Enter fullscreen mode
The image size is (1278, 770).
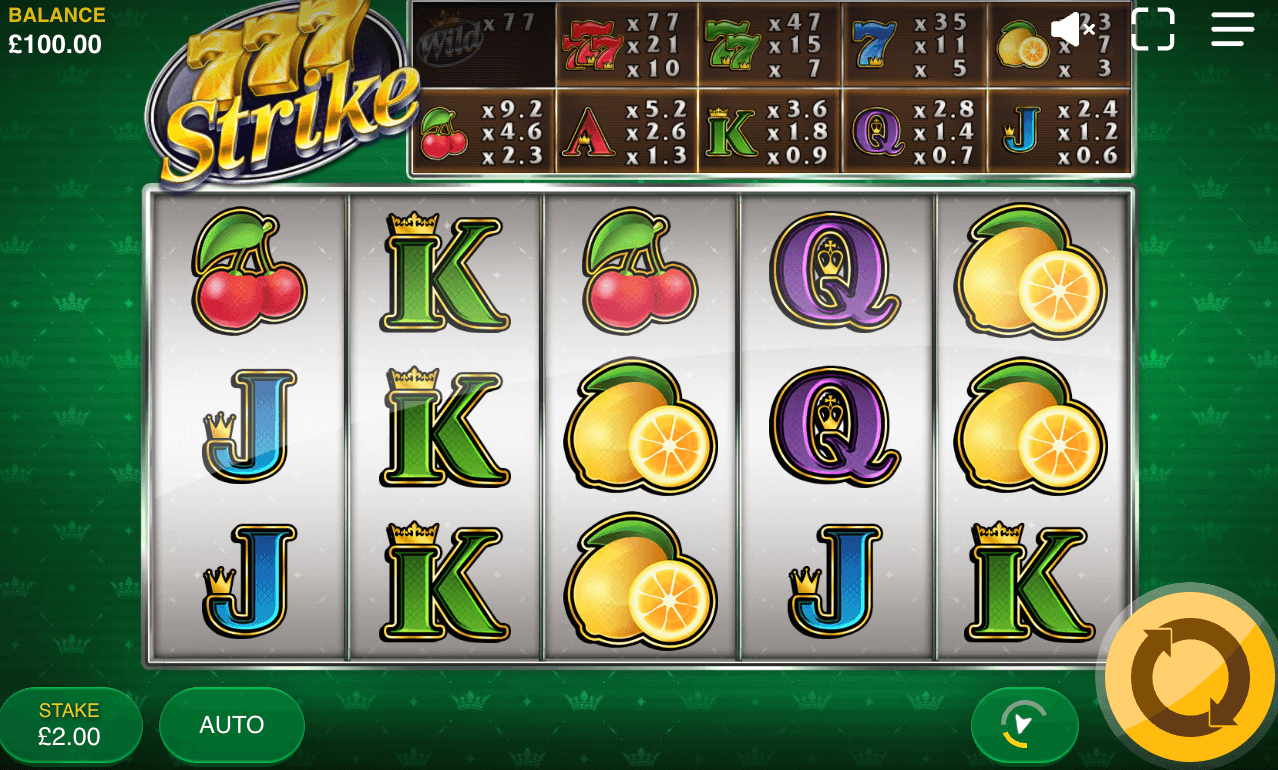(x=1152, y=30)
